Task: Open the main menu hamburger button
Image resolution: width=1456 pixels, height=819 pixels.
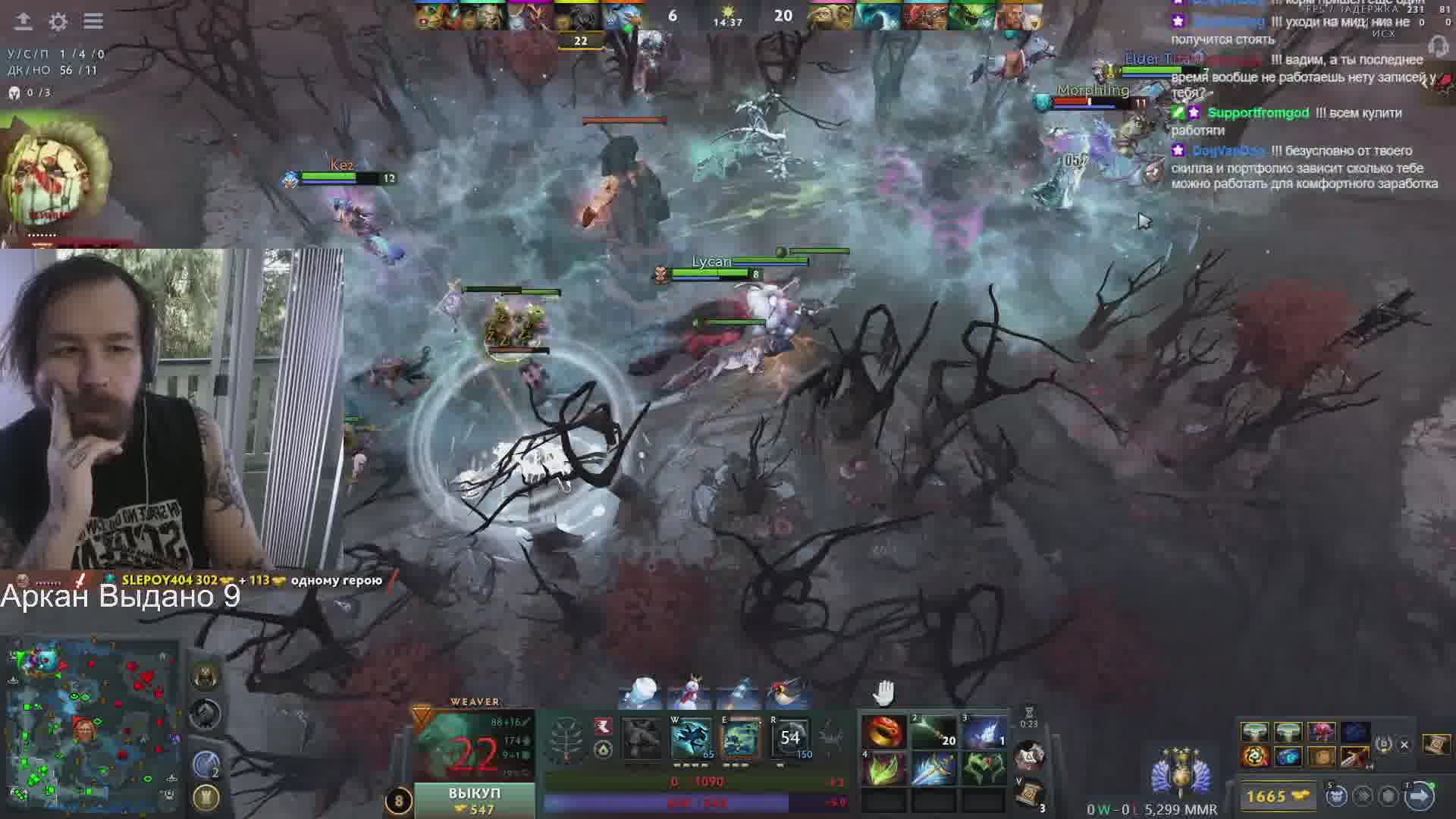Action: (93, 21)
